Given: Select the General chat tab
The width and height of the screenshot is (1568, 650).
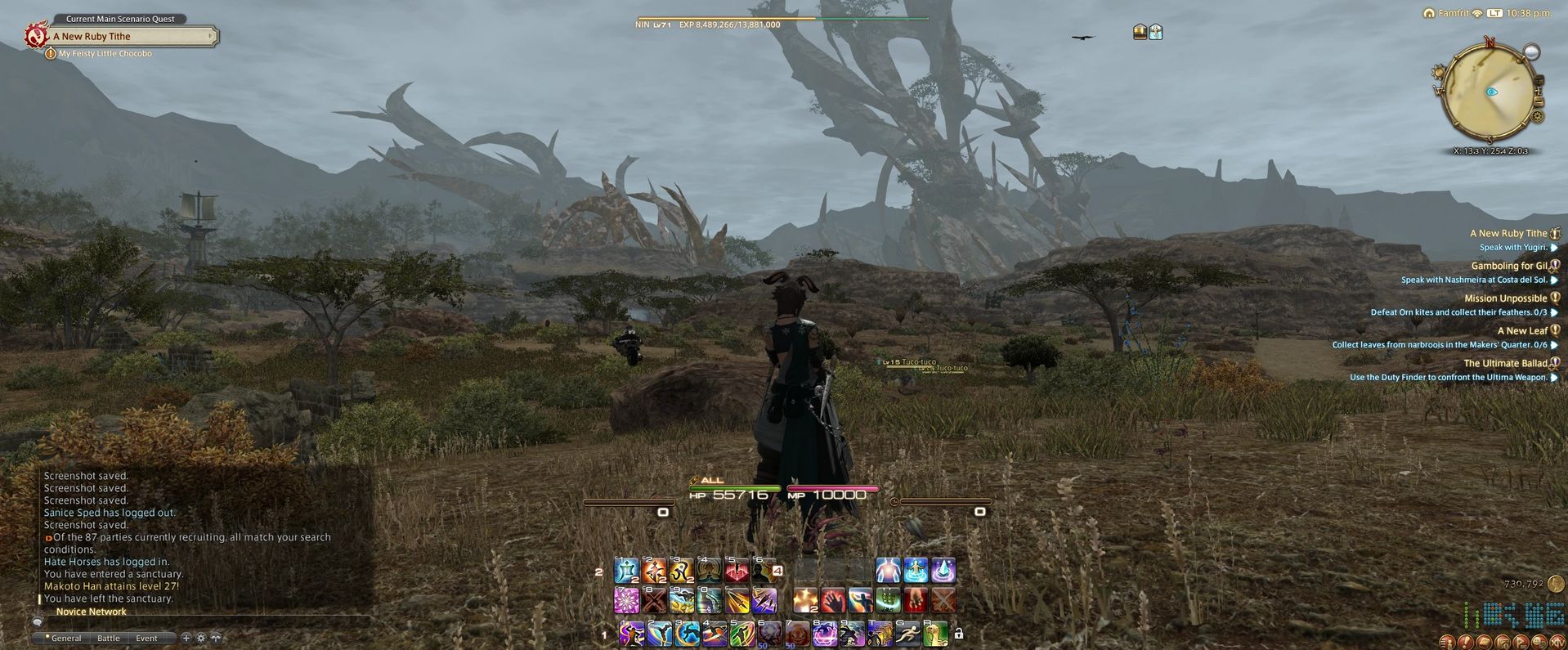Looking at the screenshot, I should point(66,638).
